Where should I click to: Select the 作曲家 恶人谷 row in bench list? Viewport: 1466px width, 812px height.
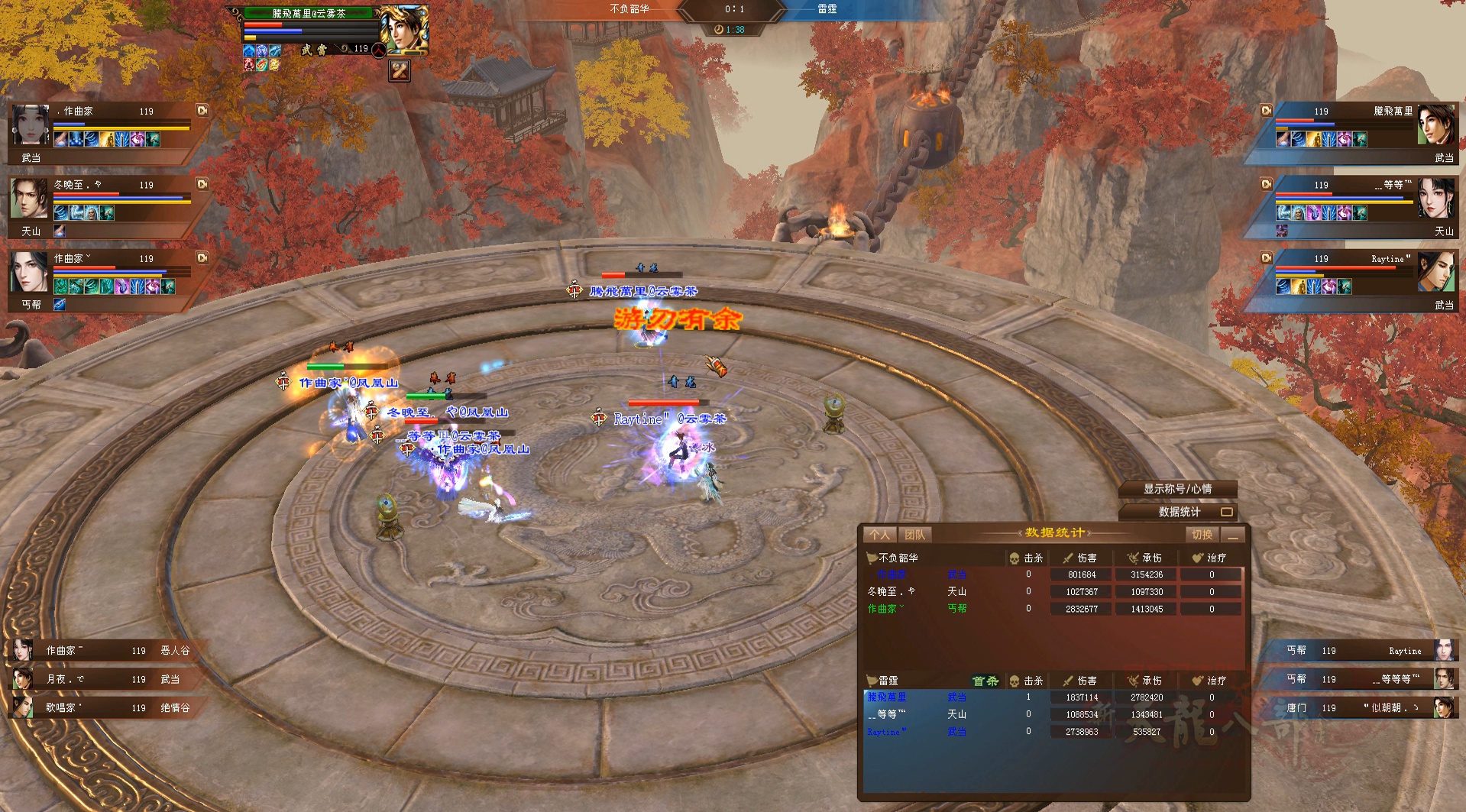click(99, 651)
